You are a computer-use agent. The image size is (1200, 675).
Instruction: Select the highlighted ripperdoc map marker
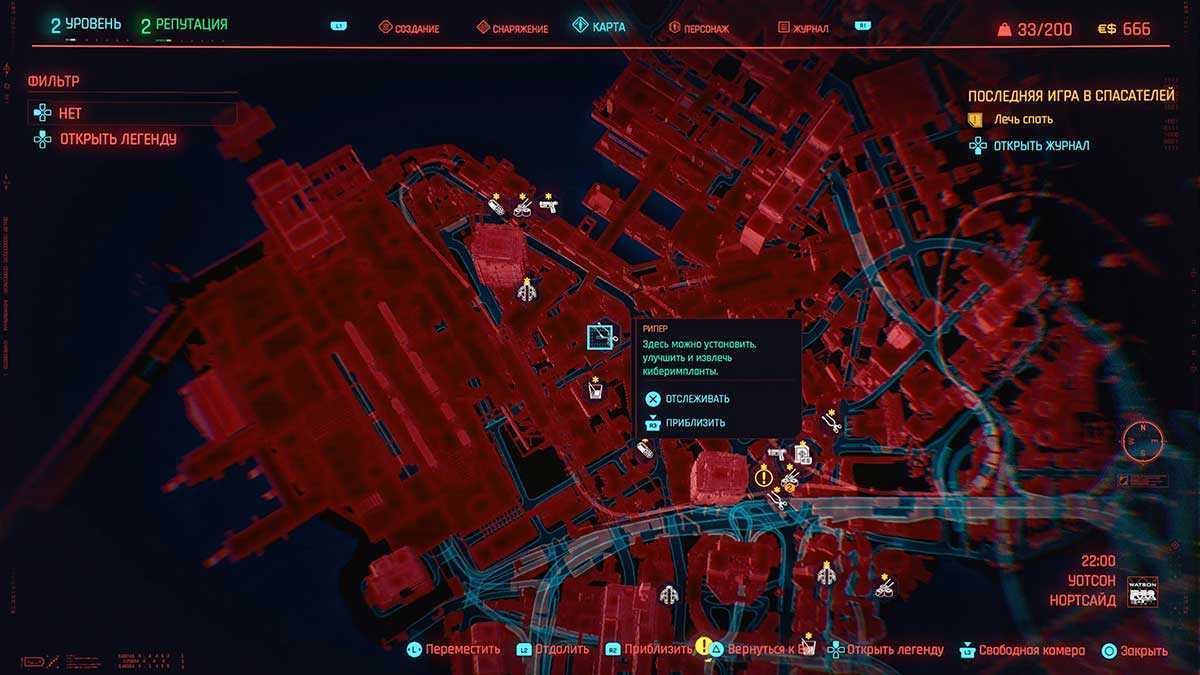pos(601,337)
